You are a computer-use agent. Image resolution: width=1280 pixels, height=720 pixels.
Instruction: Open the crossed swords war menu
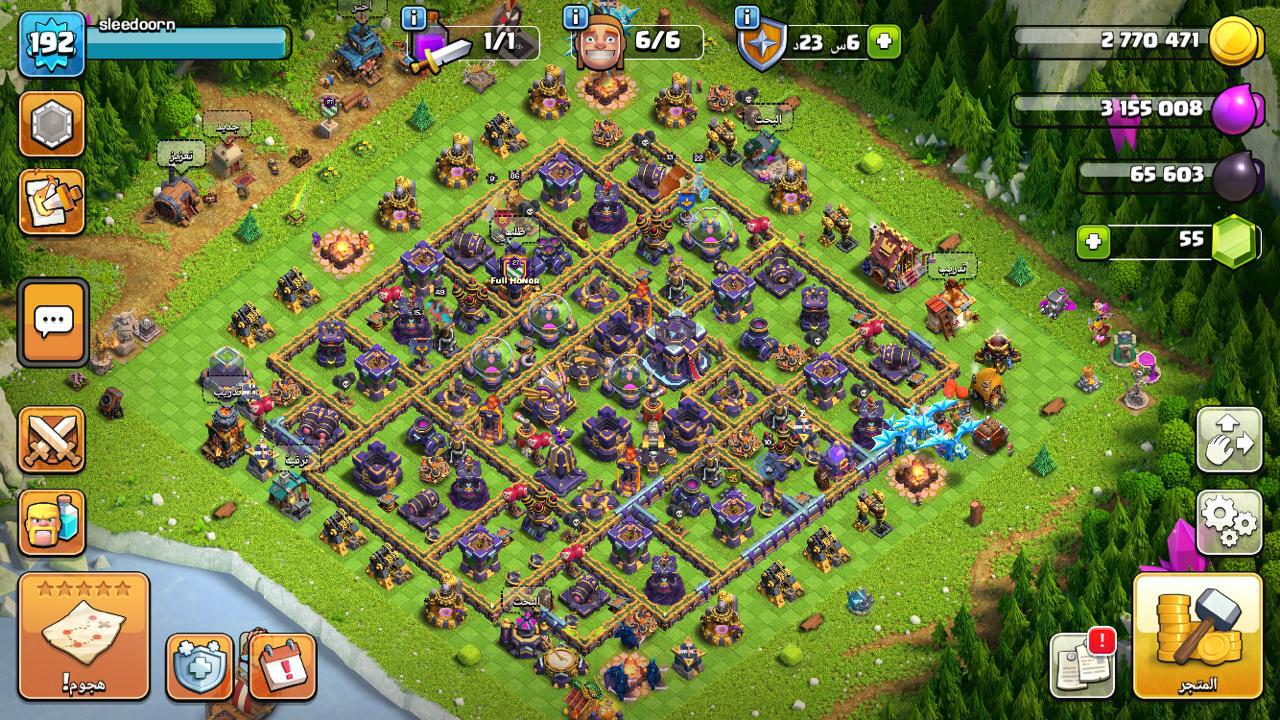52,440
